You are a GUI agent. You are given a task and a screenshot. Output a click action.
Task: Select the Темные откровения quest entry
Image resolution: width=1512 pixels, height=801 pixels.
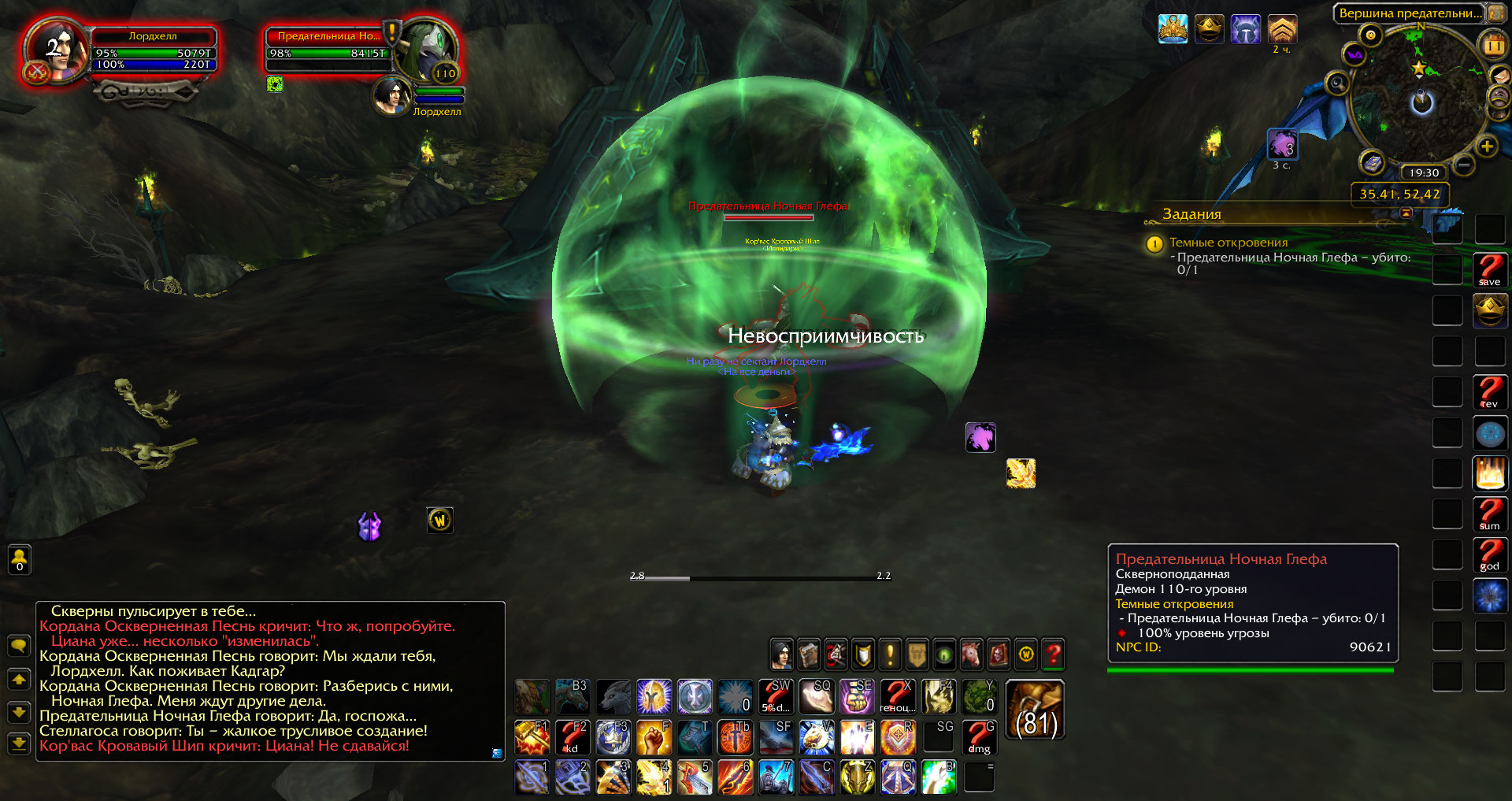[x=1228, y=243]
